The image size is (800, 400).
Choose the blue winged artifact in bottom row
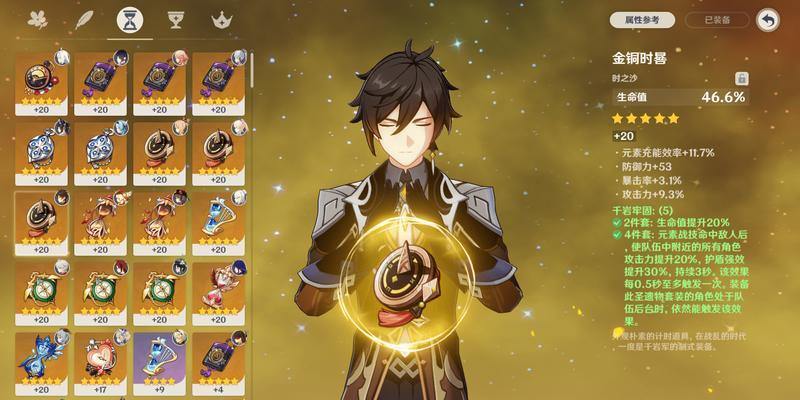[x=40, y=360]
